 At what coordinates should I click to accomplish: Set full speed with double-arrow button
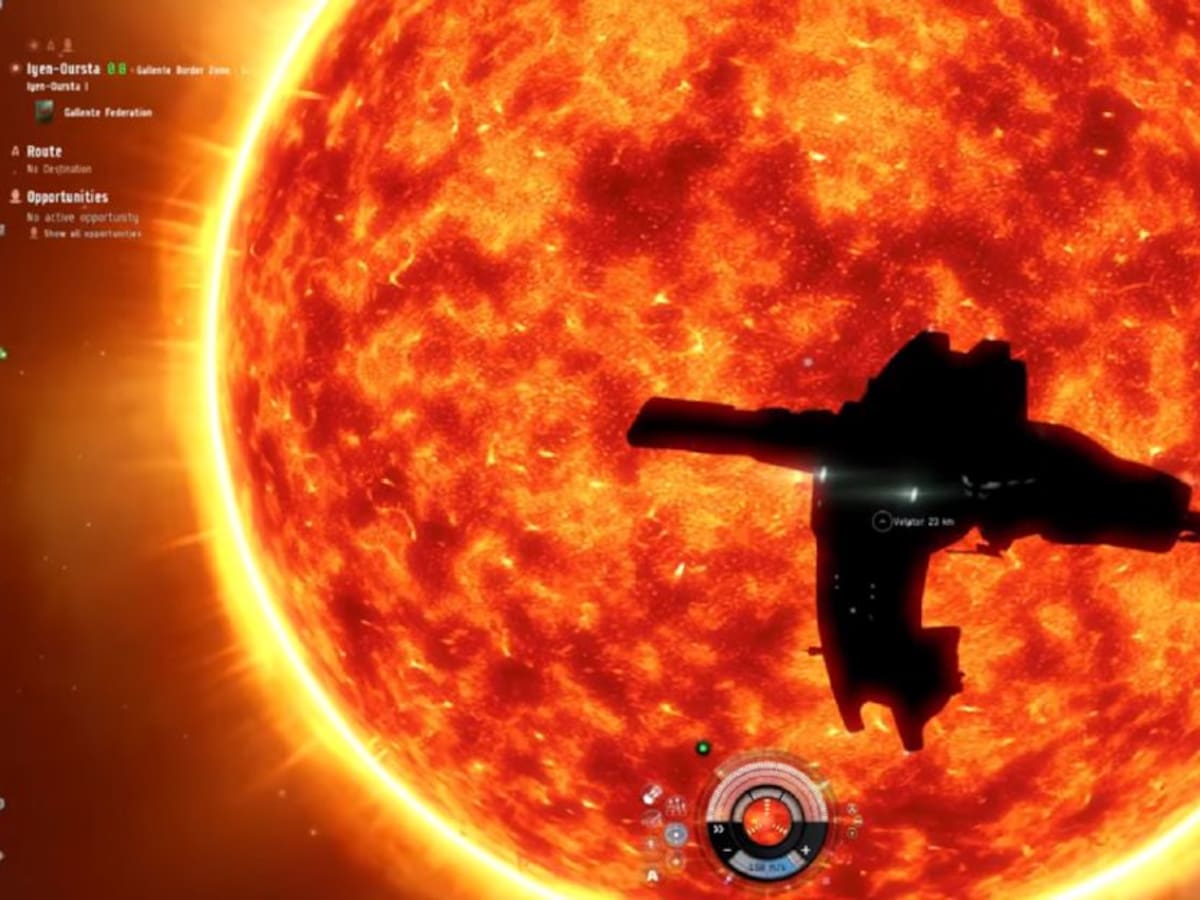(x=719, y=829)
